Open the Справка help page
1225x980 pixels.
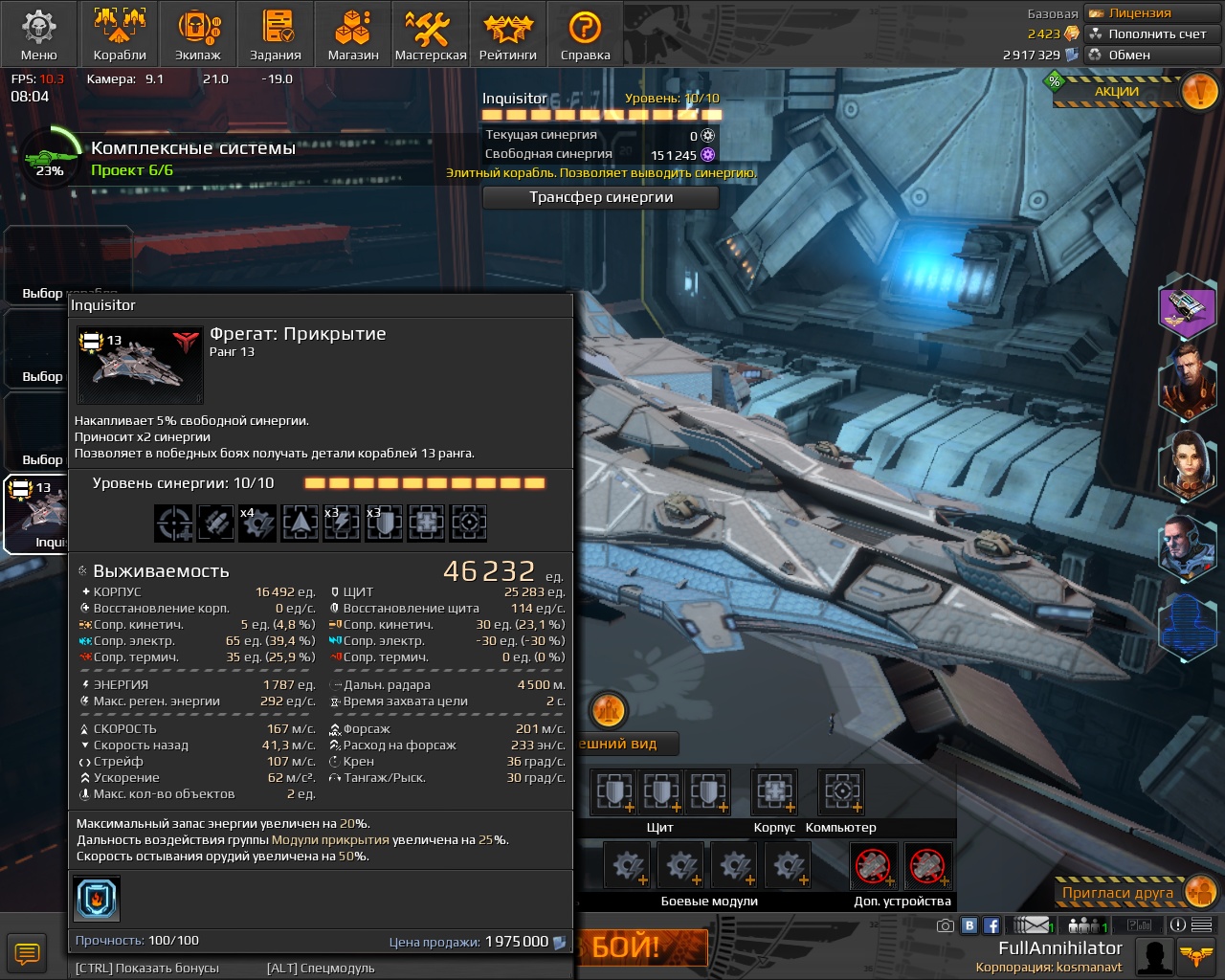click(x=585, y=33)
